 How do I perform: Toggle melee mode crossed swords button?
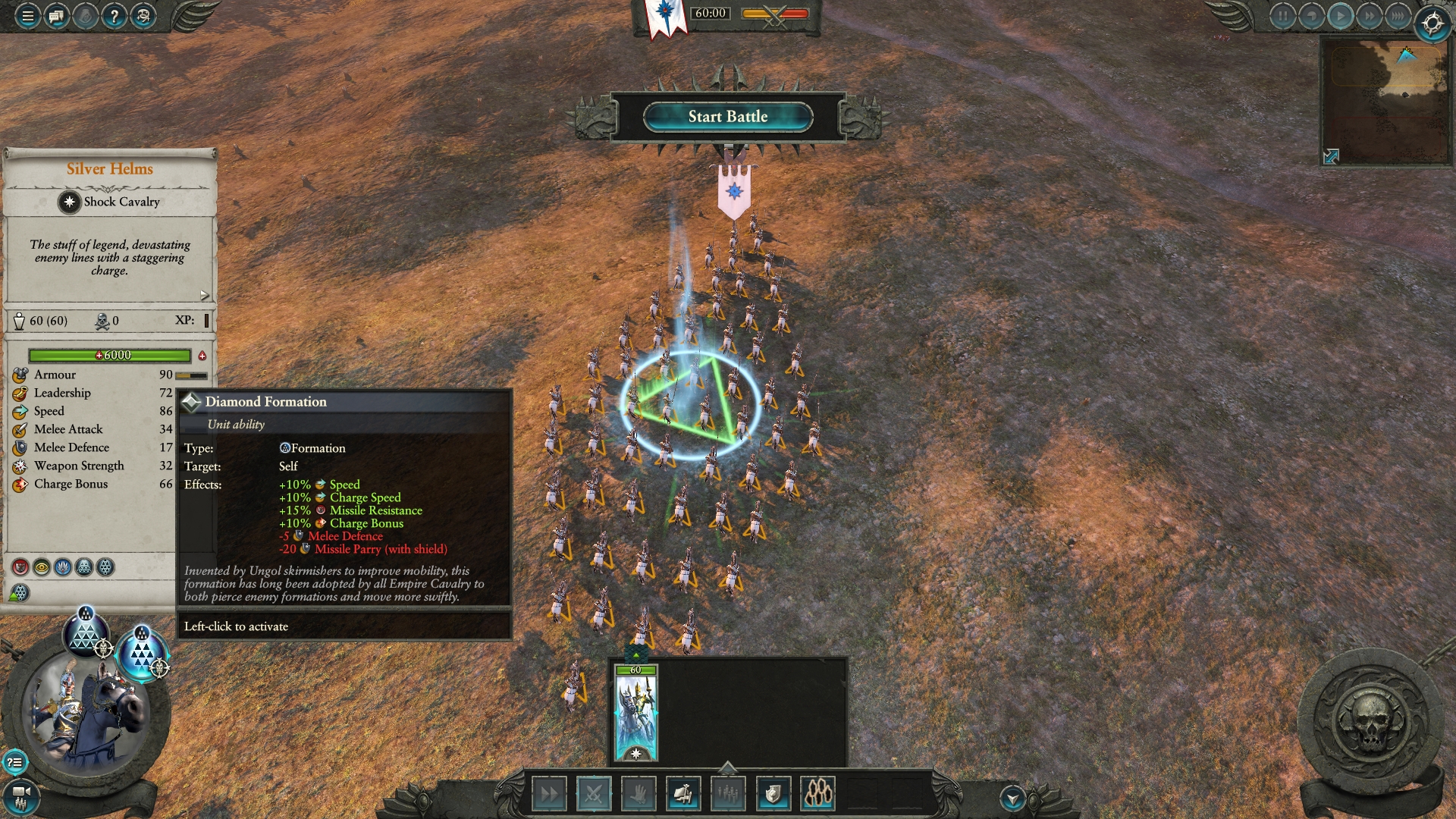click(x=593, y=794)
